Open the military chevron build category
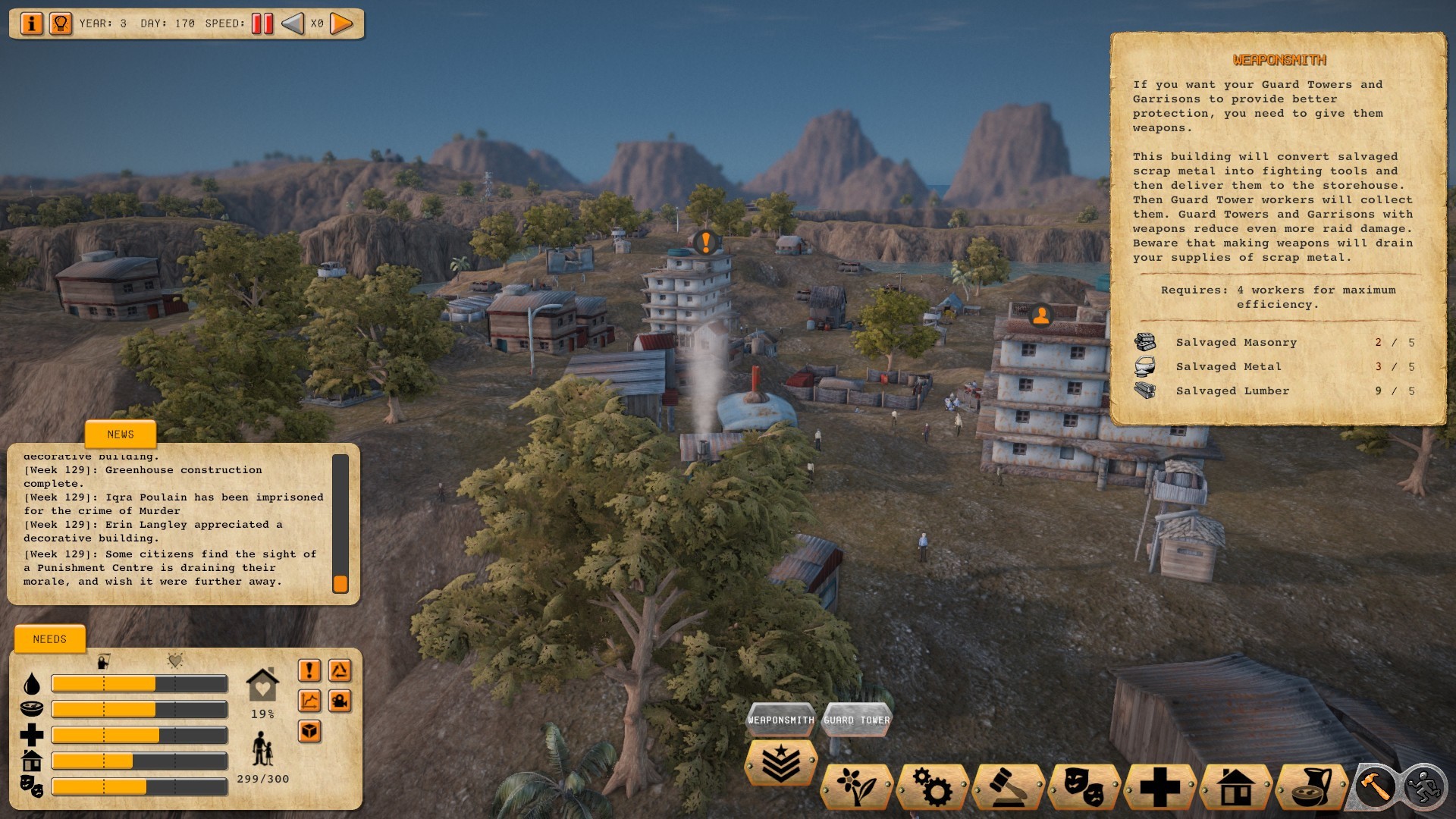 click(780, 764)
